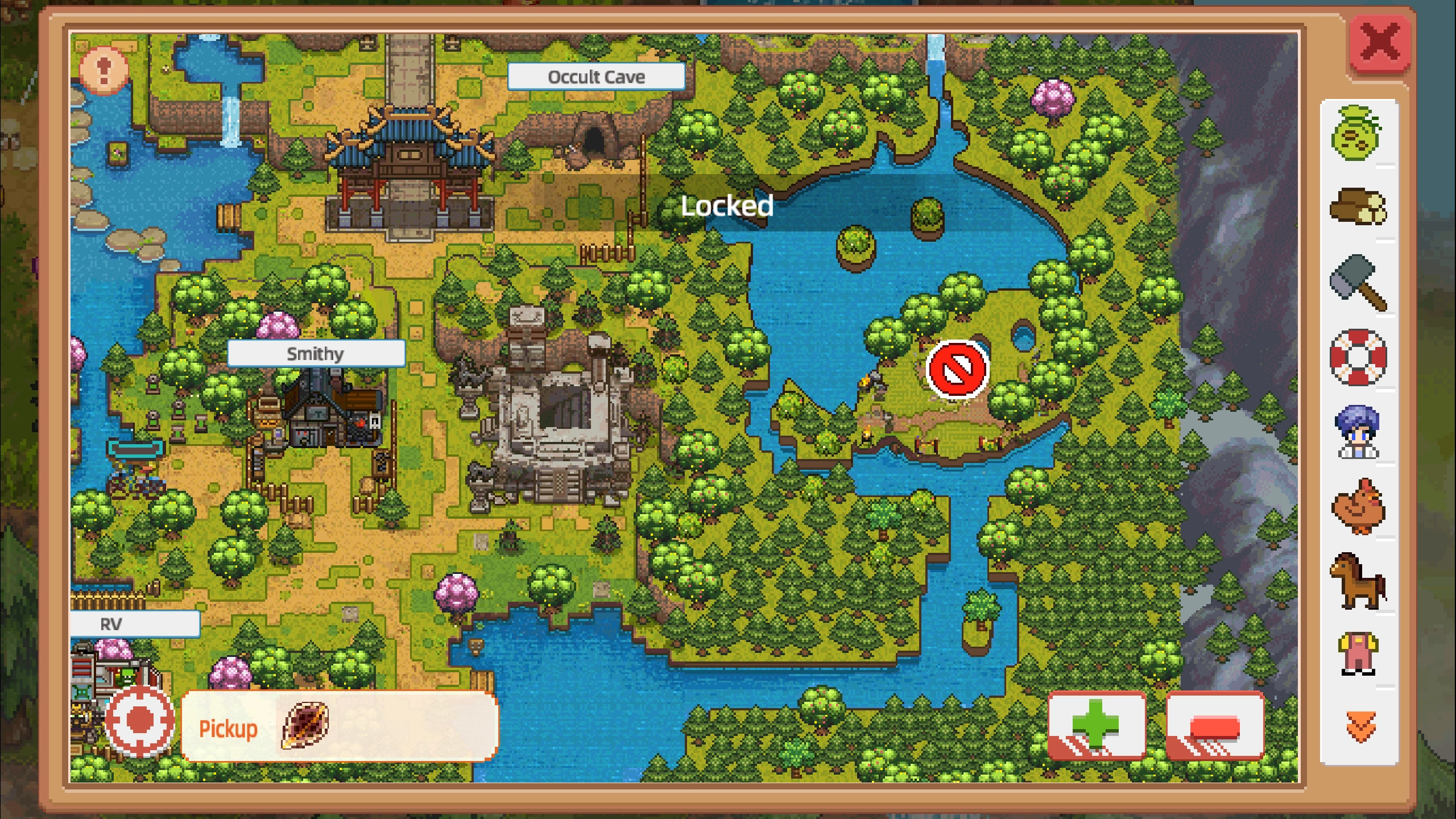The image size is (1456, 819).
Task: Open the Occult Cave label
Action: tap(595, 76)
